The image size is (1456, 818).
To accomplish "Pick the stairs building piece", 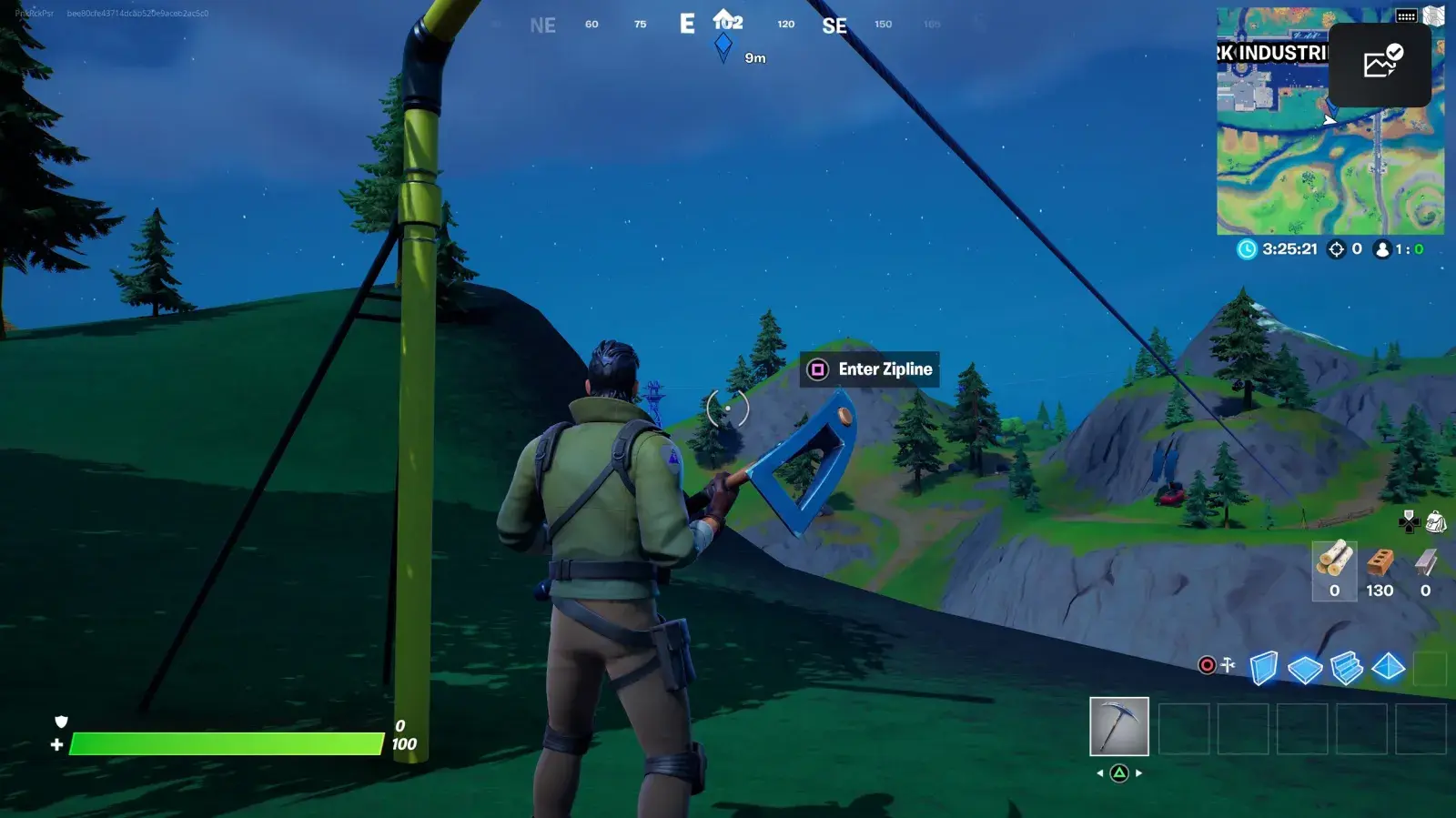I will pyautogui.click(x=1346, y=668).
